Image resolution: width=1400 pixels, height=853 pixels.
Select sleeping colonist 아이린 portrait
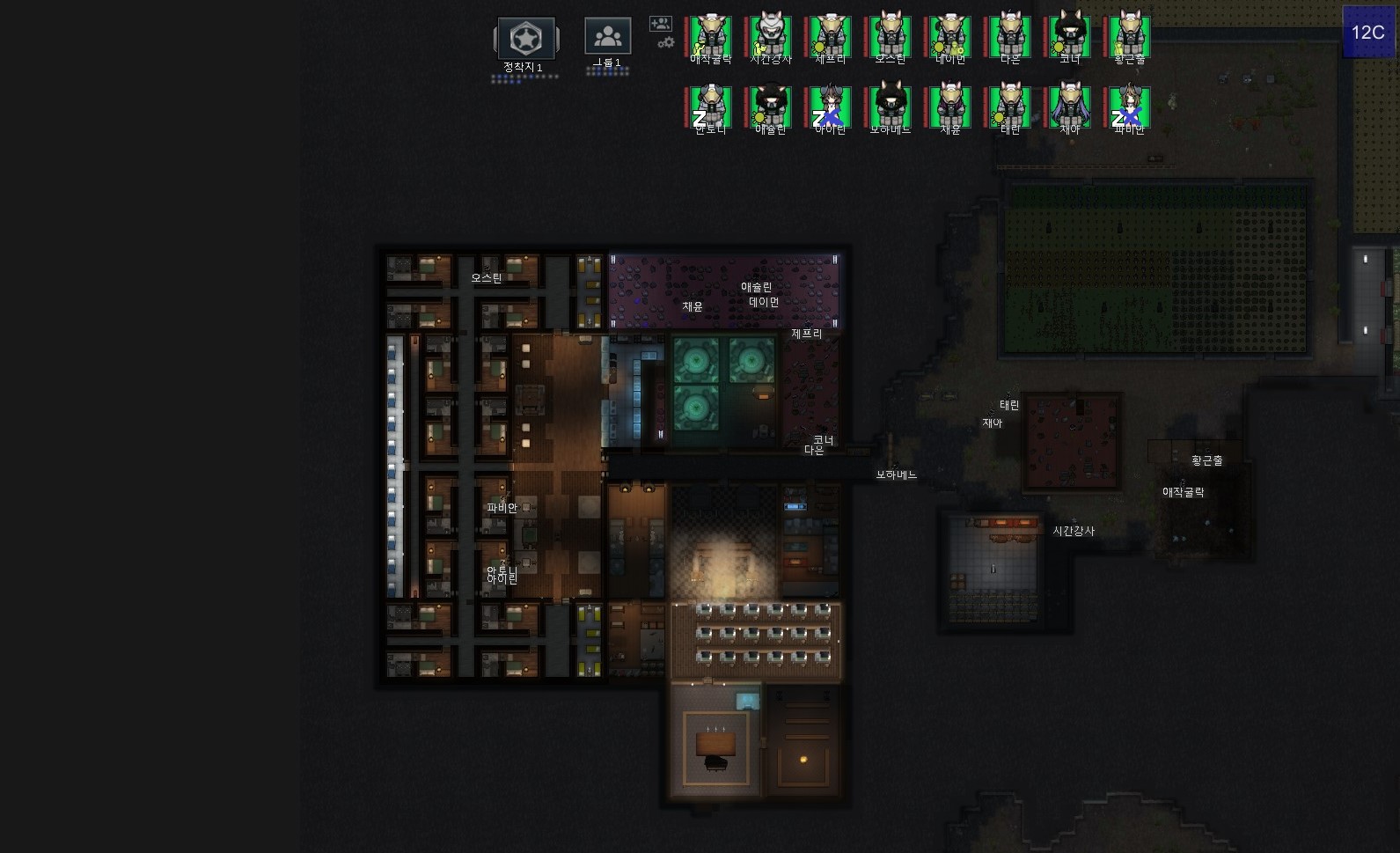point(831,107)
